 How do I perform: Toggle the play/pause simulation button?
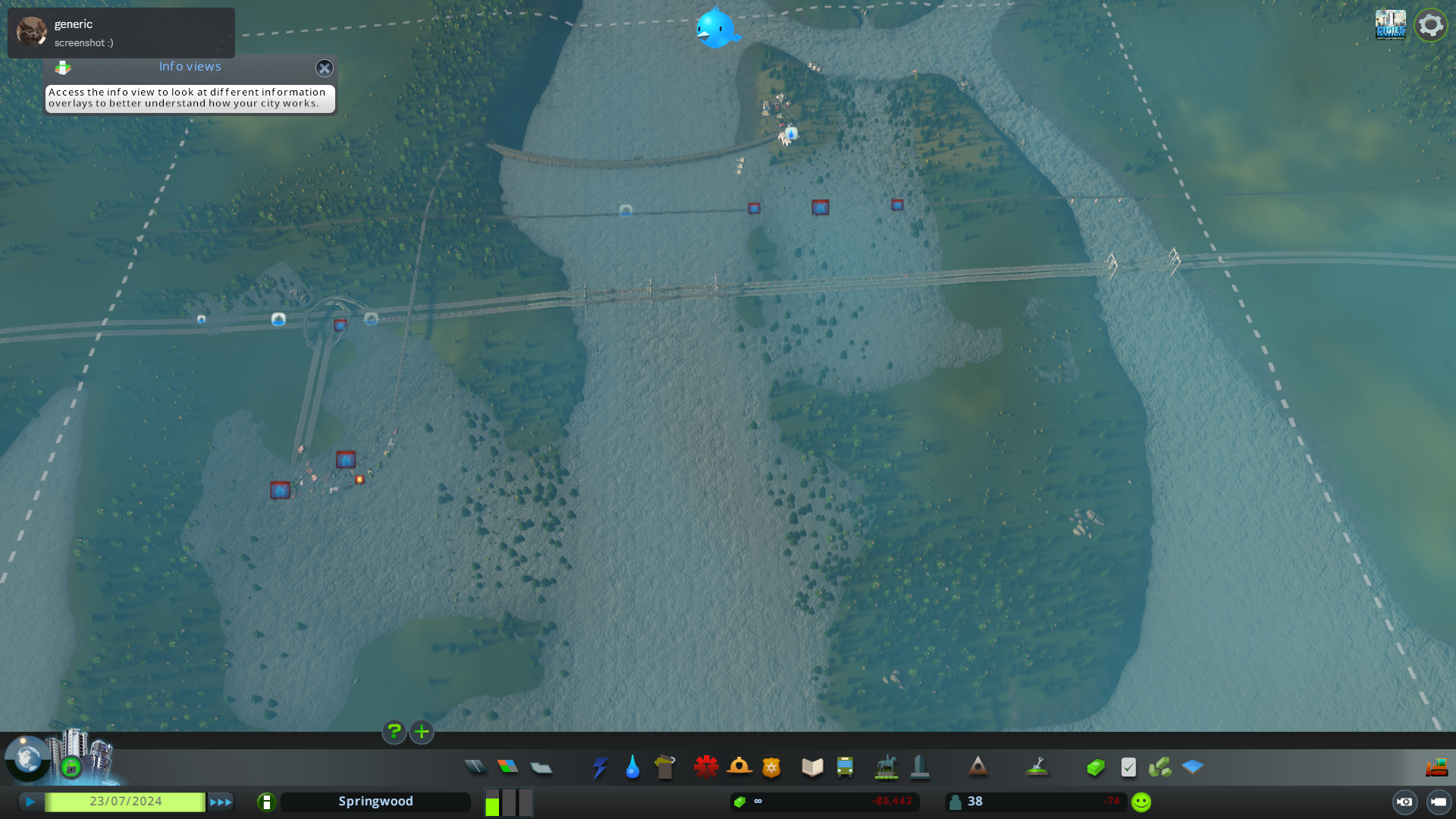point(30,802)
